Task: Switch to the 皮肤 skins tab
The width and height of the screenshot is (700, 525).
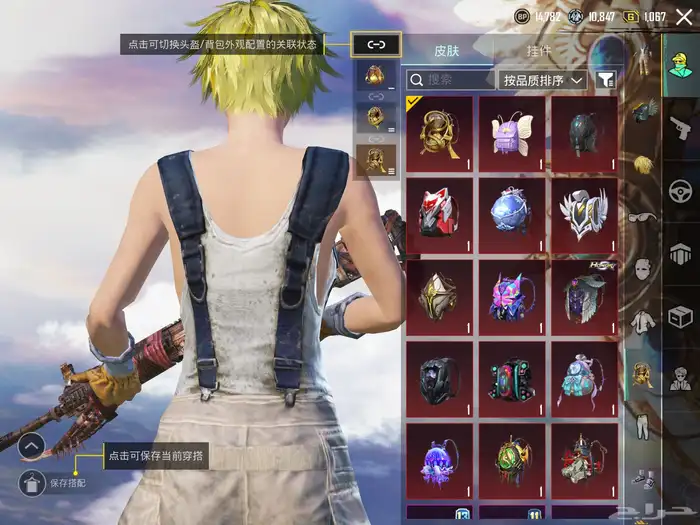Action: click(446, 51)
